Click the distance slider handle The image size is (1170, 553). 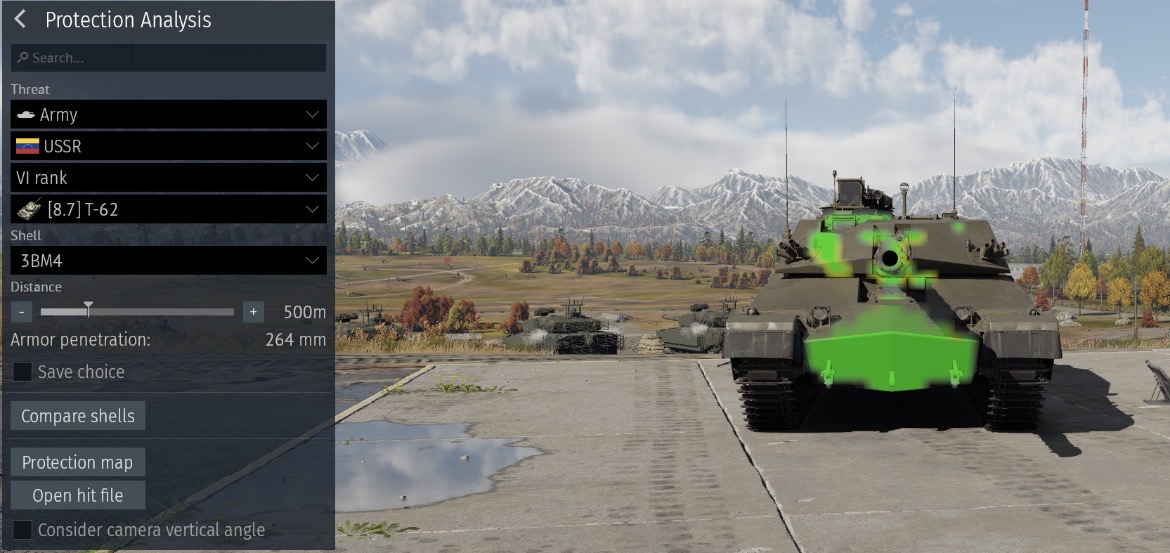tap(88, 309)
